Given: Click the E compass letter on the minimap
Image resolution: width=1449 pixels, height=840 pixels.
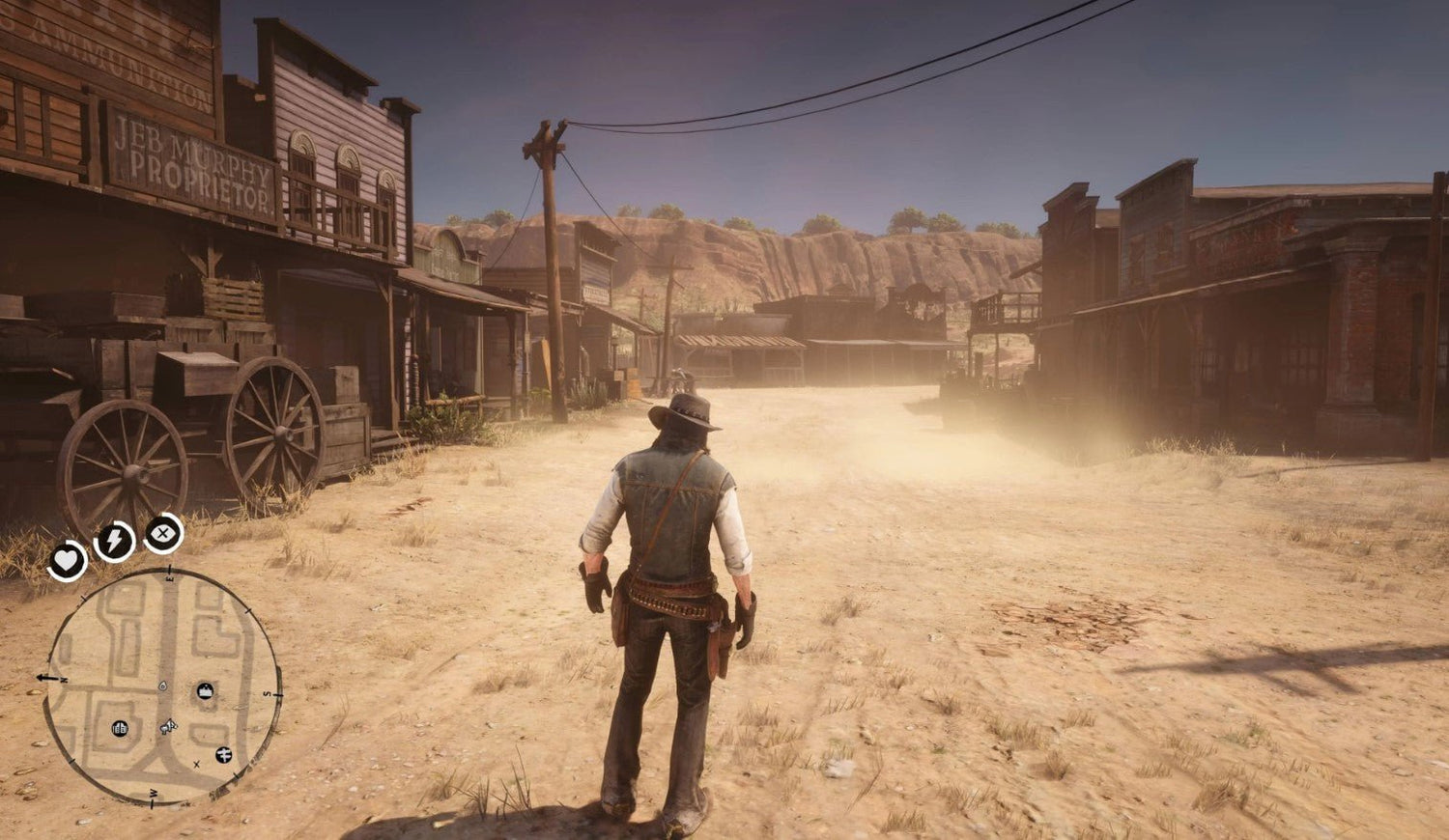Looking at the screenshot, I should [x=170, y=578].
